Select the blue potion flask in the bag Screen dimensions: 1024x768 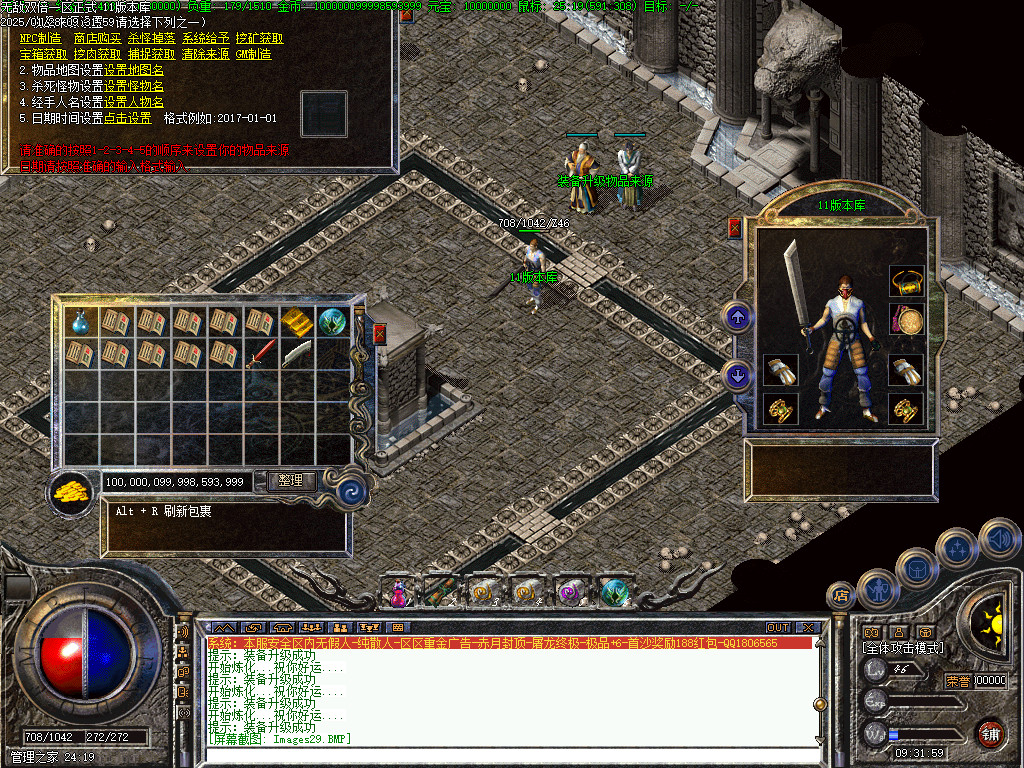pos(81,322)
